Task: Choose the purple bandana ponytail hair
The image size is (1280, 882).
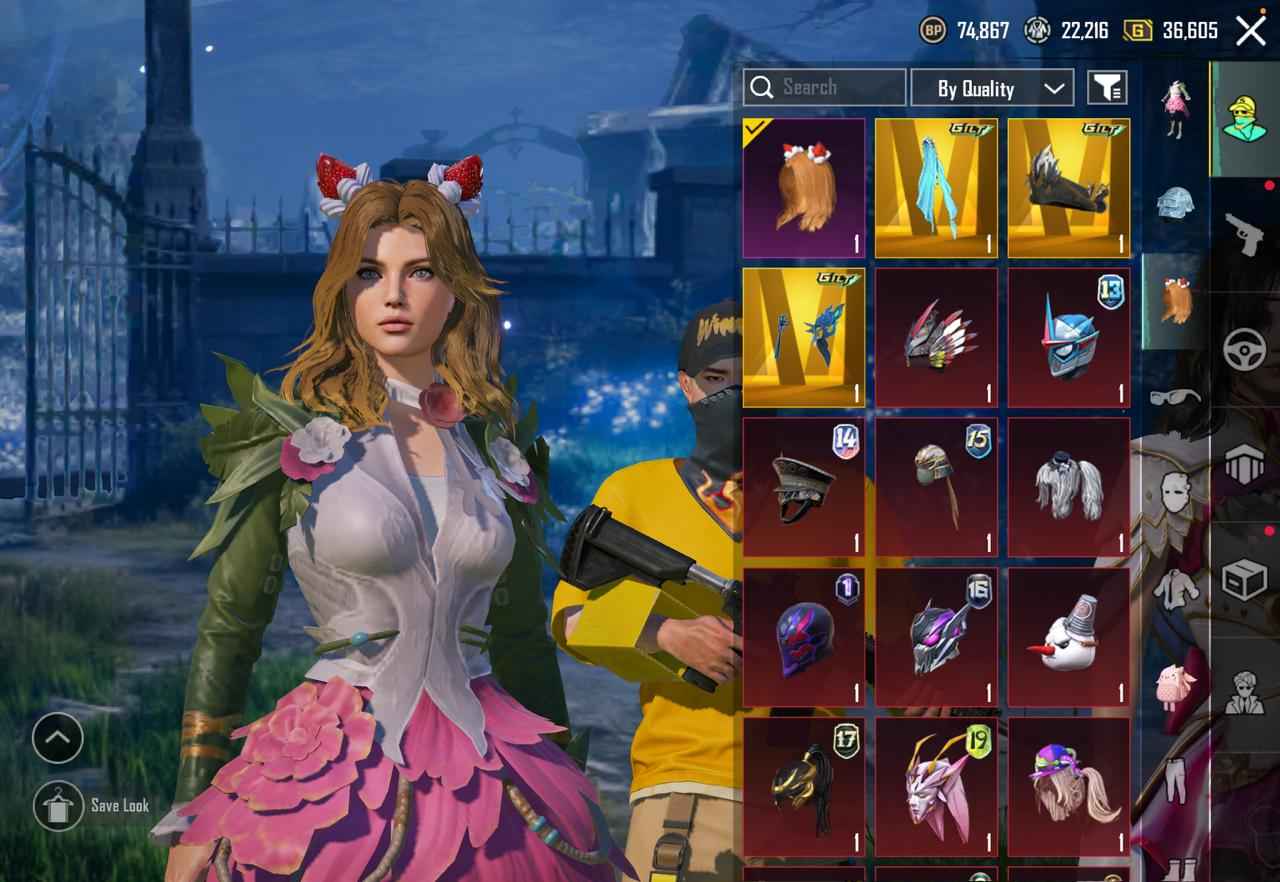Action: click(1068, 785)
